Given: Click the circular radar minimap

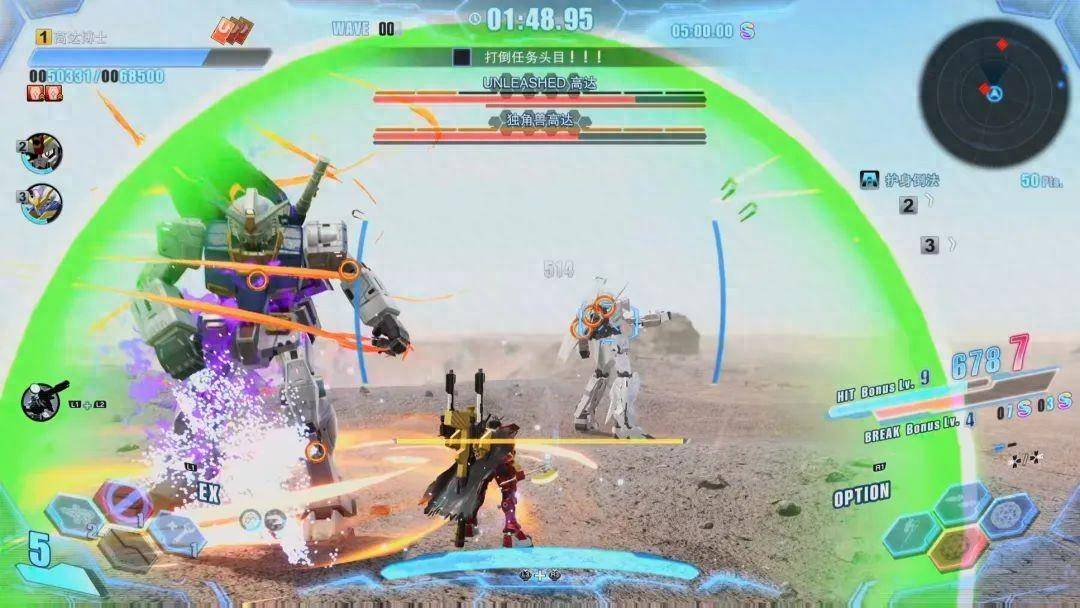Looking at the screenshot, I should pyautogui.click(x=994, y=92).
